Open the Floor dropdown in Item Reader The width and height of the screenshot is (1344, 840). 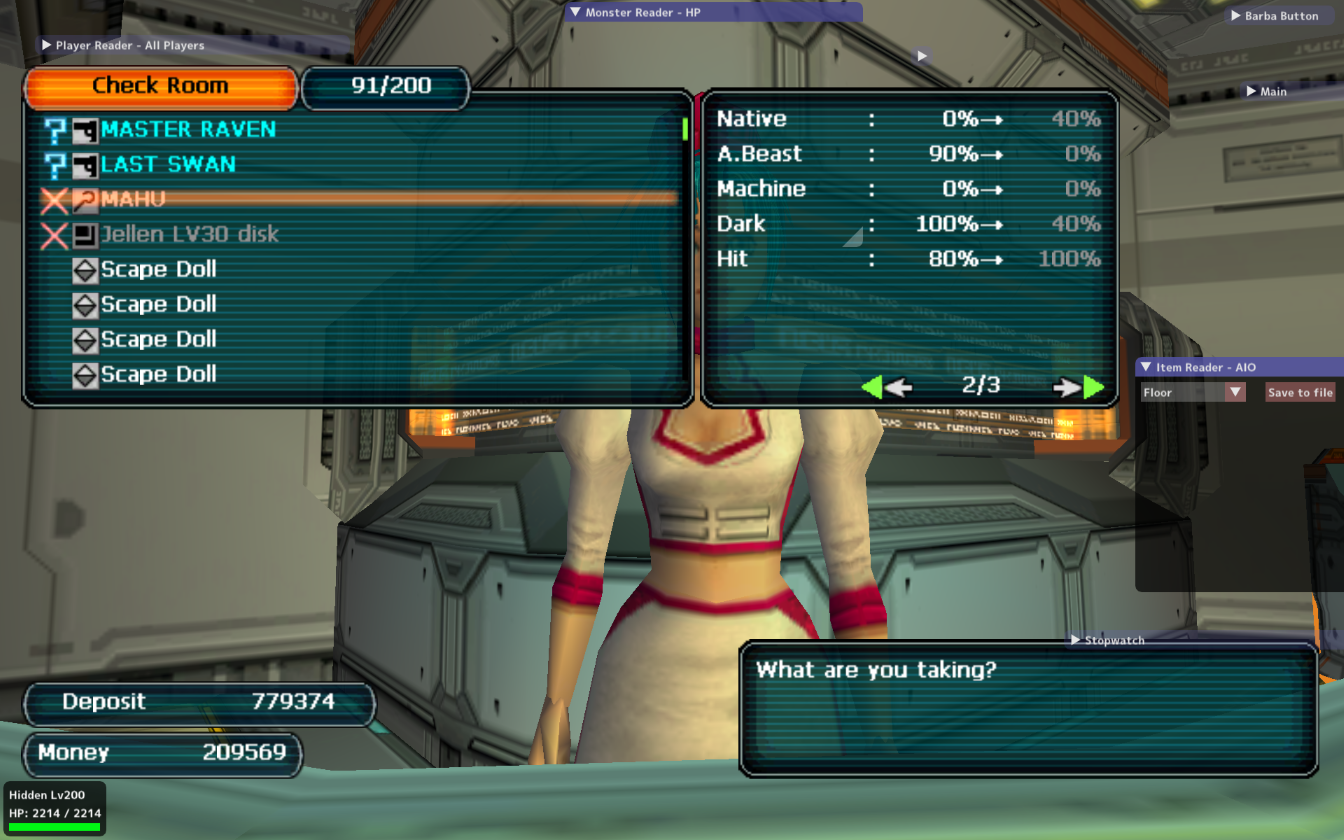tap(1236, 393)
